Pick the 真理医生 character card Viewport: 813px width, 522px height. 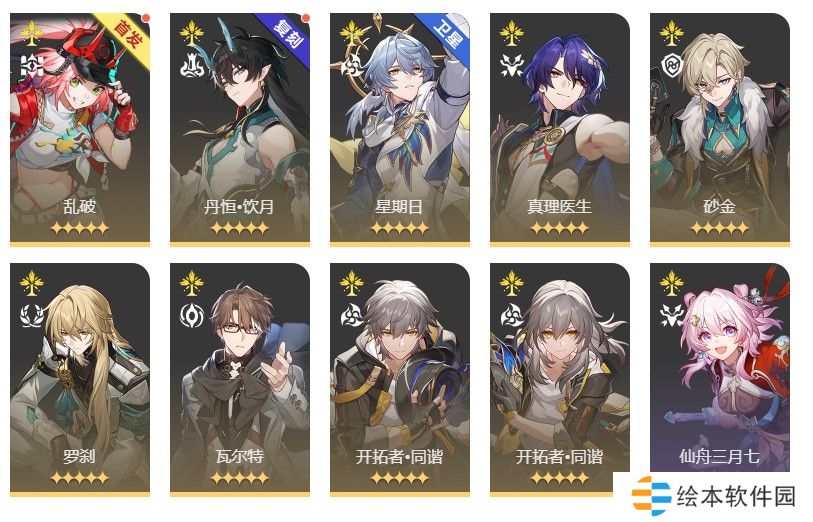[560, 128]
